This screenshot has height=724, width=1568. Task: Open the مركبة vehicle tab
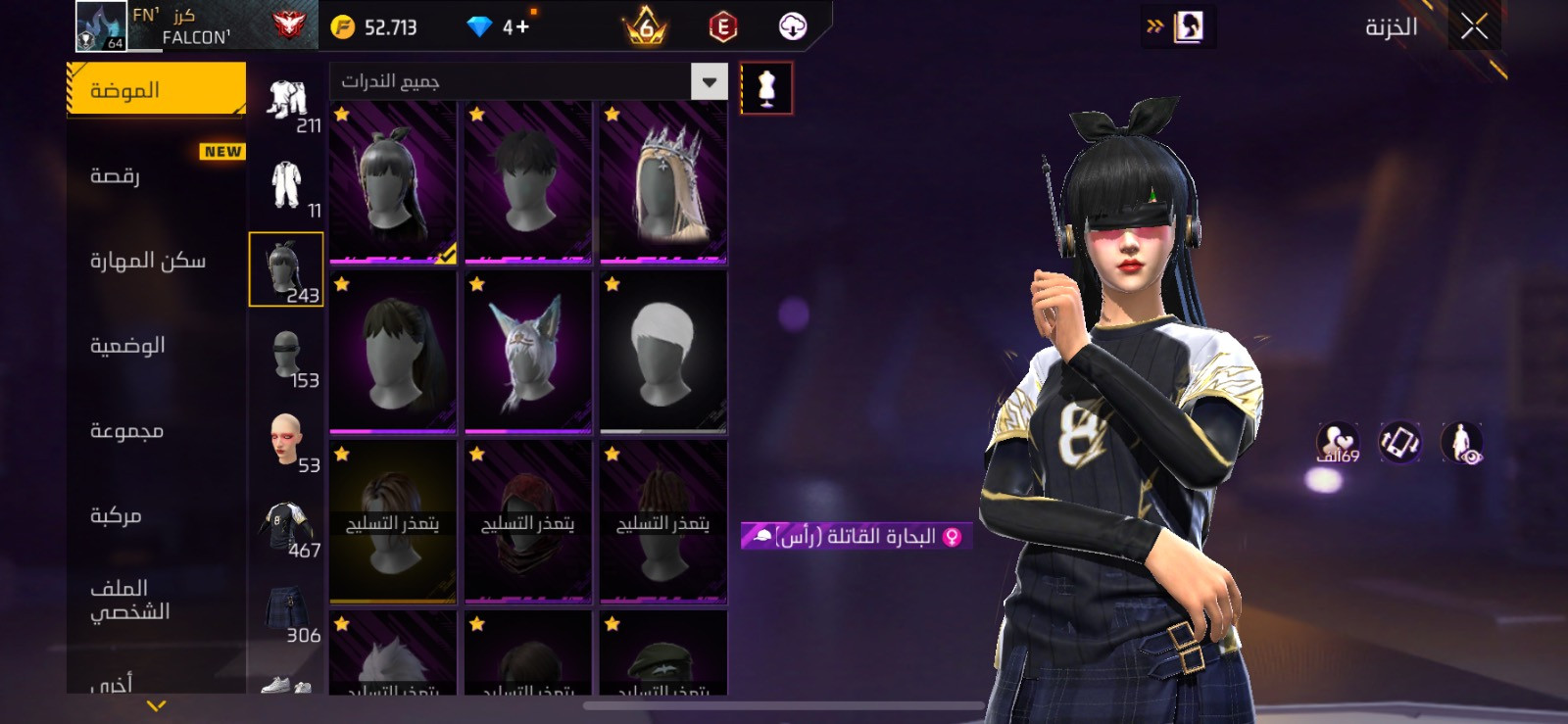[x=116, y=515]
